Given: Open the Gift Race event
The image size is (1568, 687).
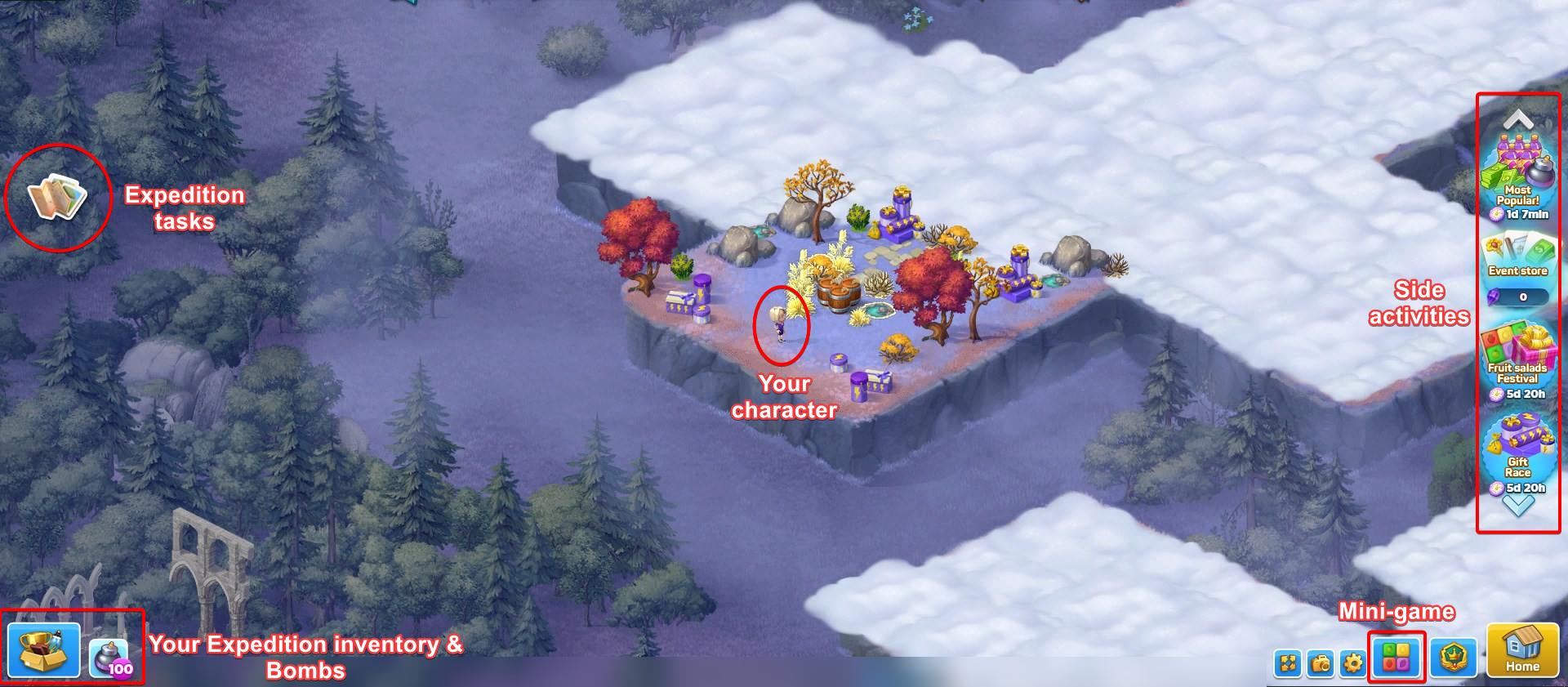Looking at the screenshot, I should point(1517,448).
